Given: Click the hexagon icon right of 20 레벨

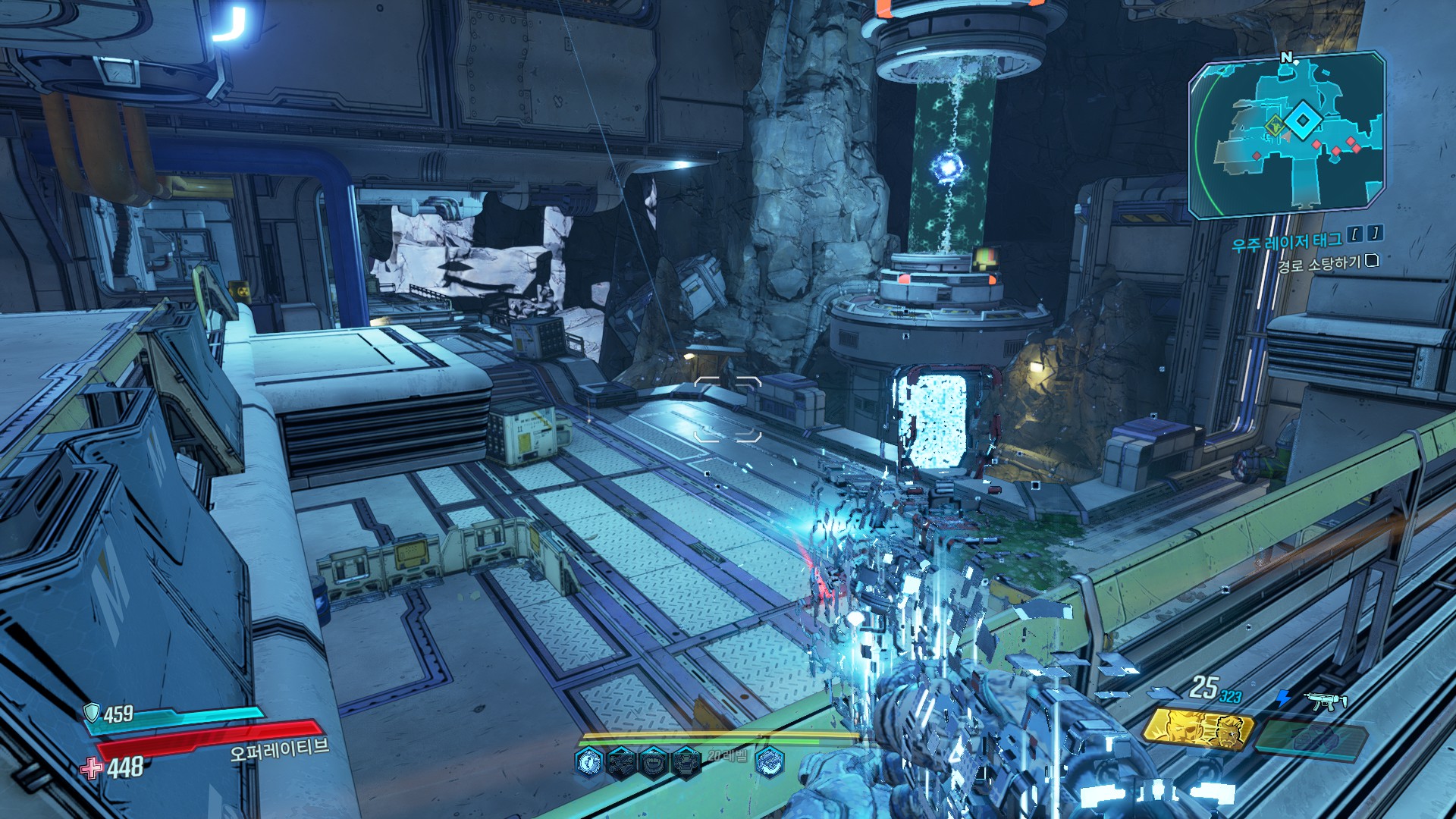Looking at the screenshot, I should click(770, 761).
